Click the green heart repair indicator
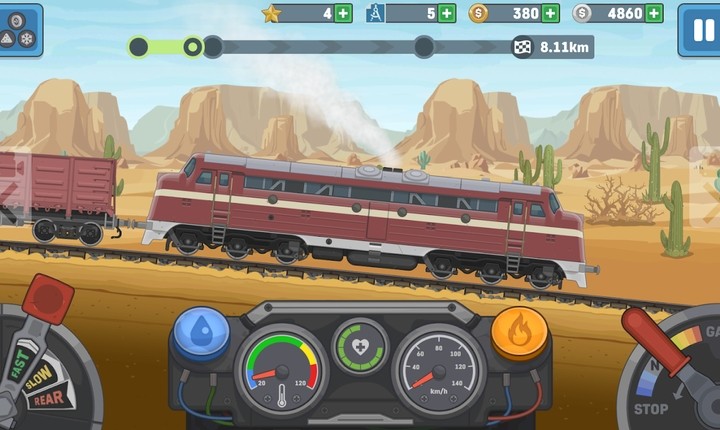This screenshot has width=720, height=430. (359, 346)
